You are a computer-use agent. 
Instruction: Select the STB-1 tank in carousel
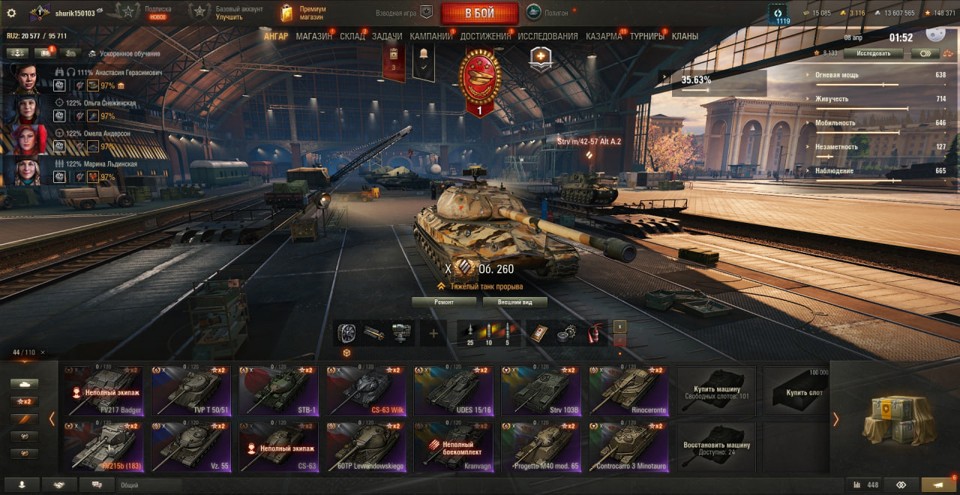pyautogui.click(x=276, y=390)
